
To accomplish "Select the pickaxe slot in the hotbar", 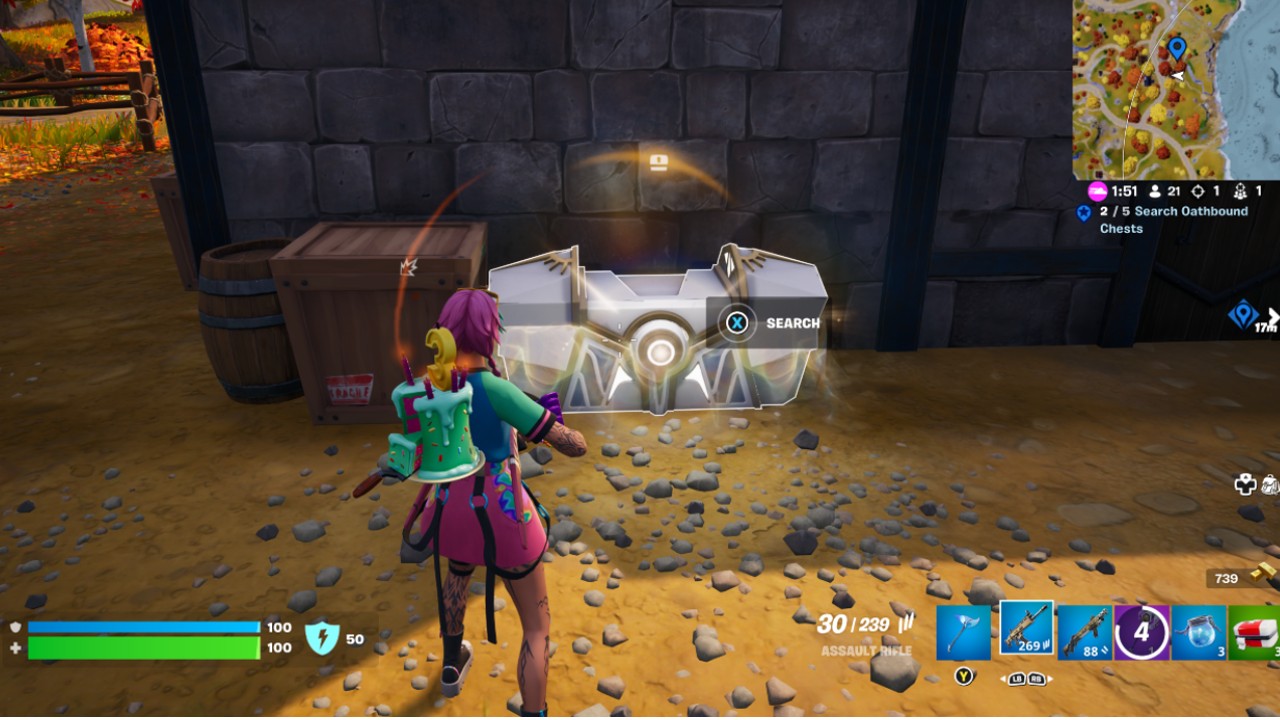I will click(x=963, y=630).
